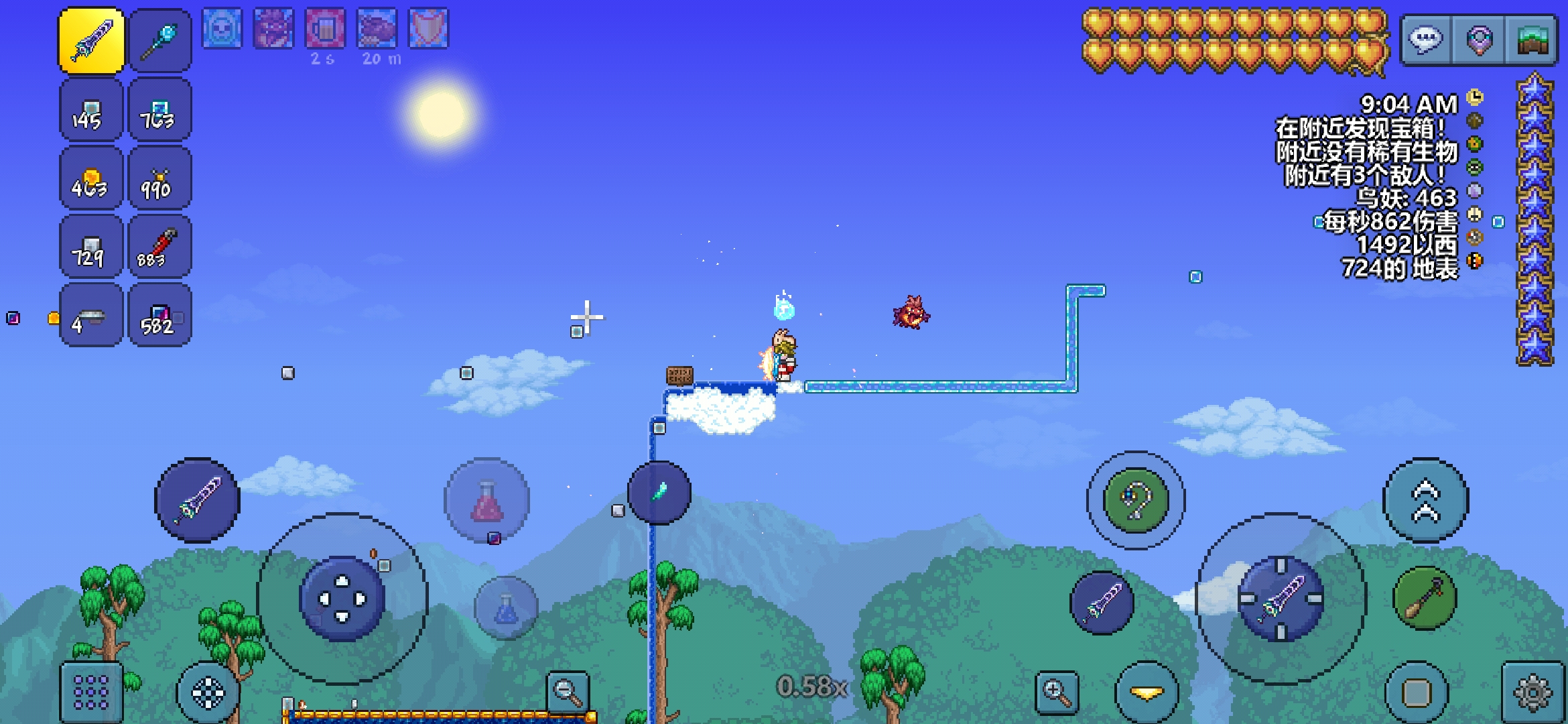Screen dimensions: 1568x724
Task: Select the gold coin slot showing 463
Action: 92,179
